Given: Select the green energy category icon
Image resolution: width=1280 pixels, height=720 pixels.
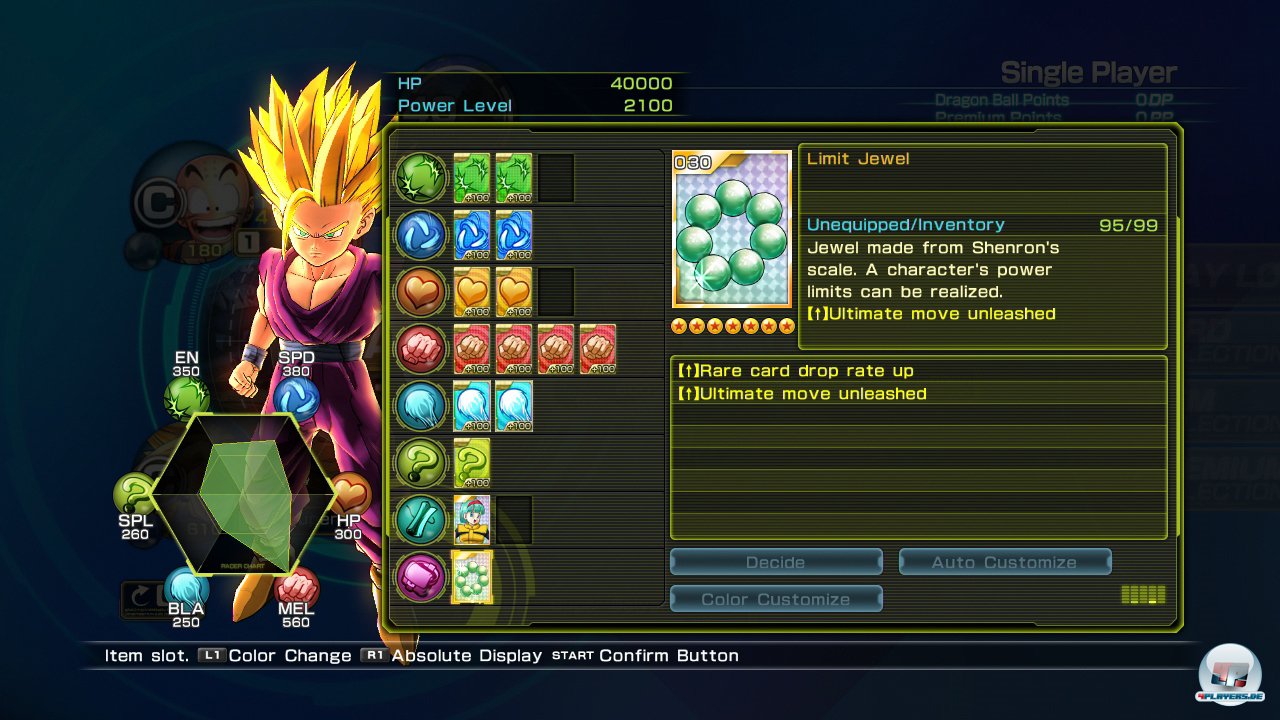Looking at the screenshot, I should (420, 177).
